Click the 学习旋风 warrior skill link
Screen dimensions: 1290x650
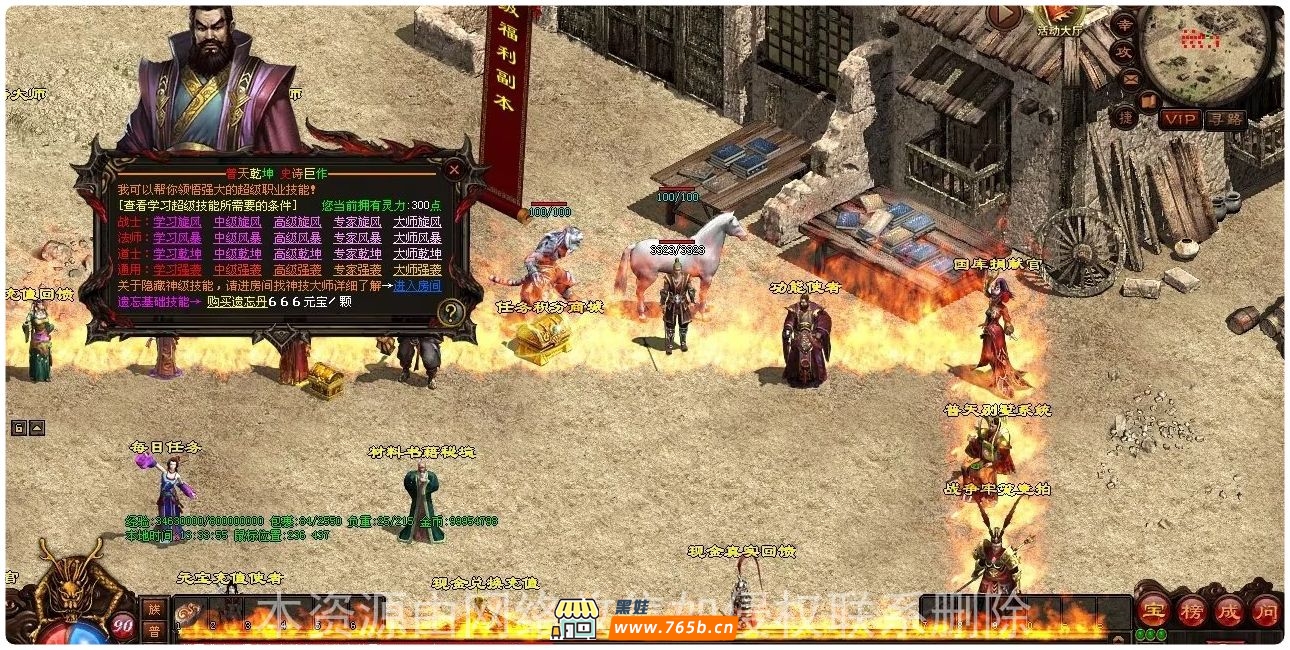coord(177,222)
